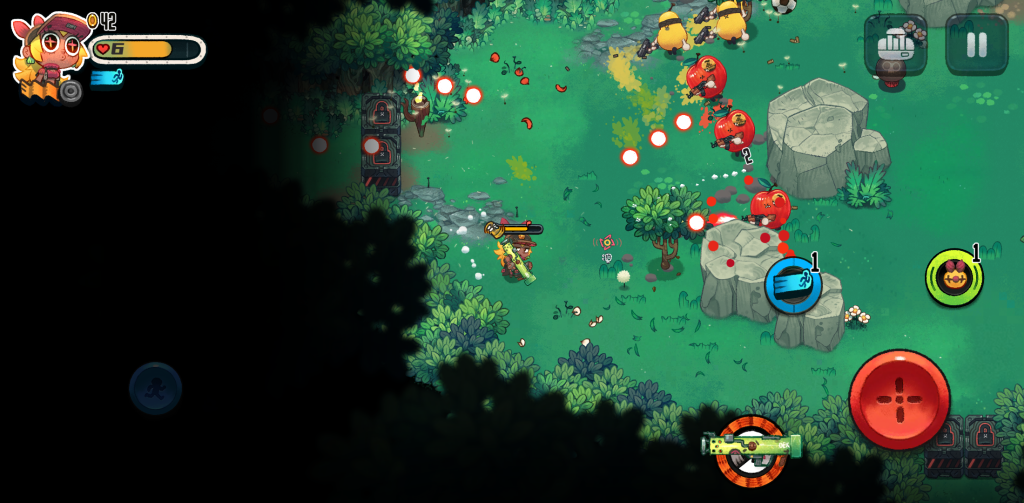Select the green bazooka weapon icon
1024x503 pixels.
coord(752,446)
